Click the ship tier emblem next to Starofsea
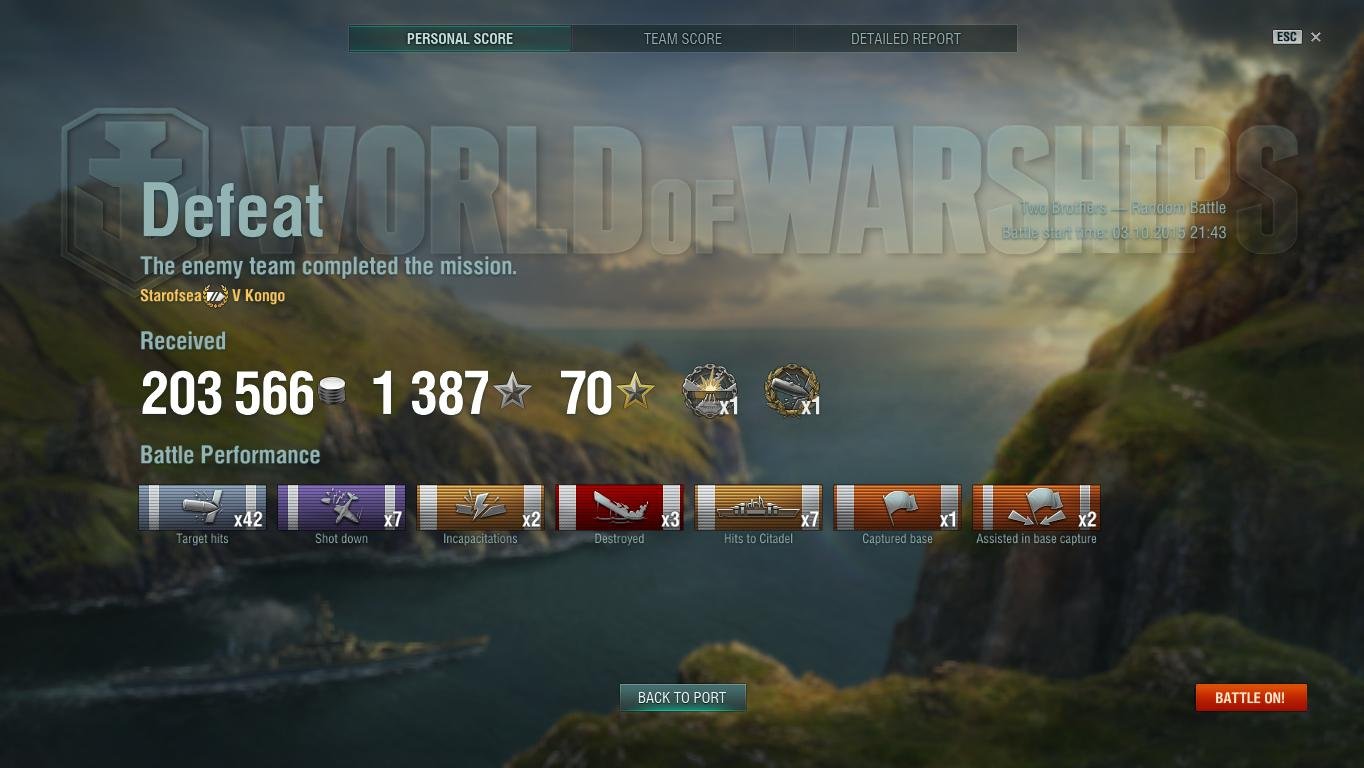Image resolution: width=1364 pixels, height=768 pixels. coord(214,295)
